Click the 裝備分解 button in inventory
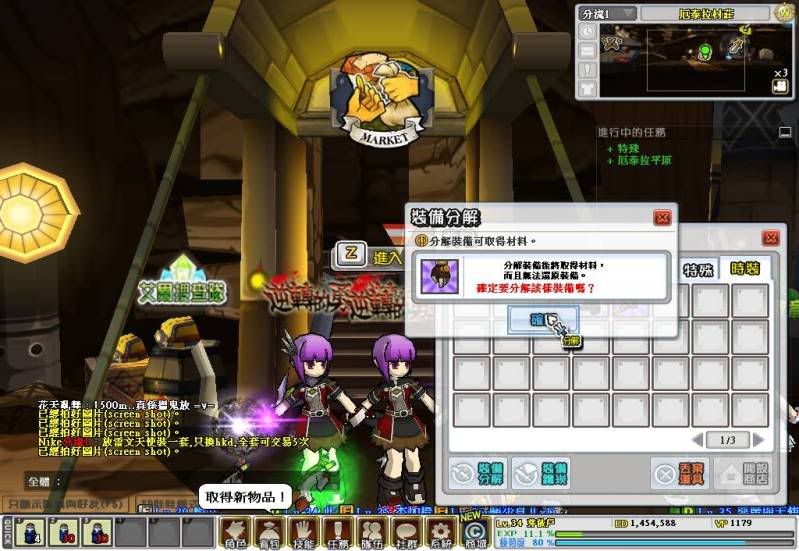Viewport: 799px width, 551px height. pos(476,473)
